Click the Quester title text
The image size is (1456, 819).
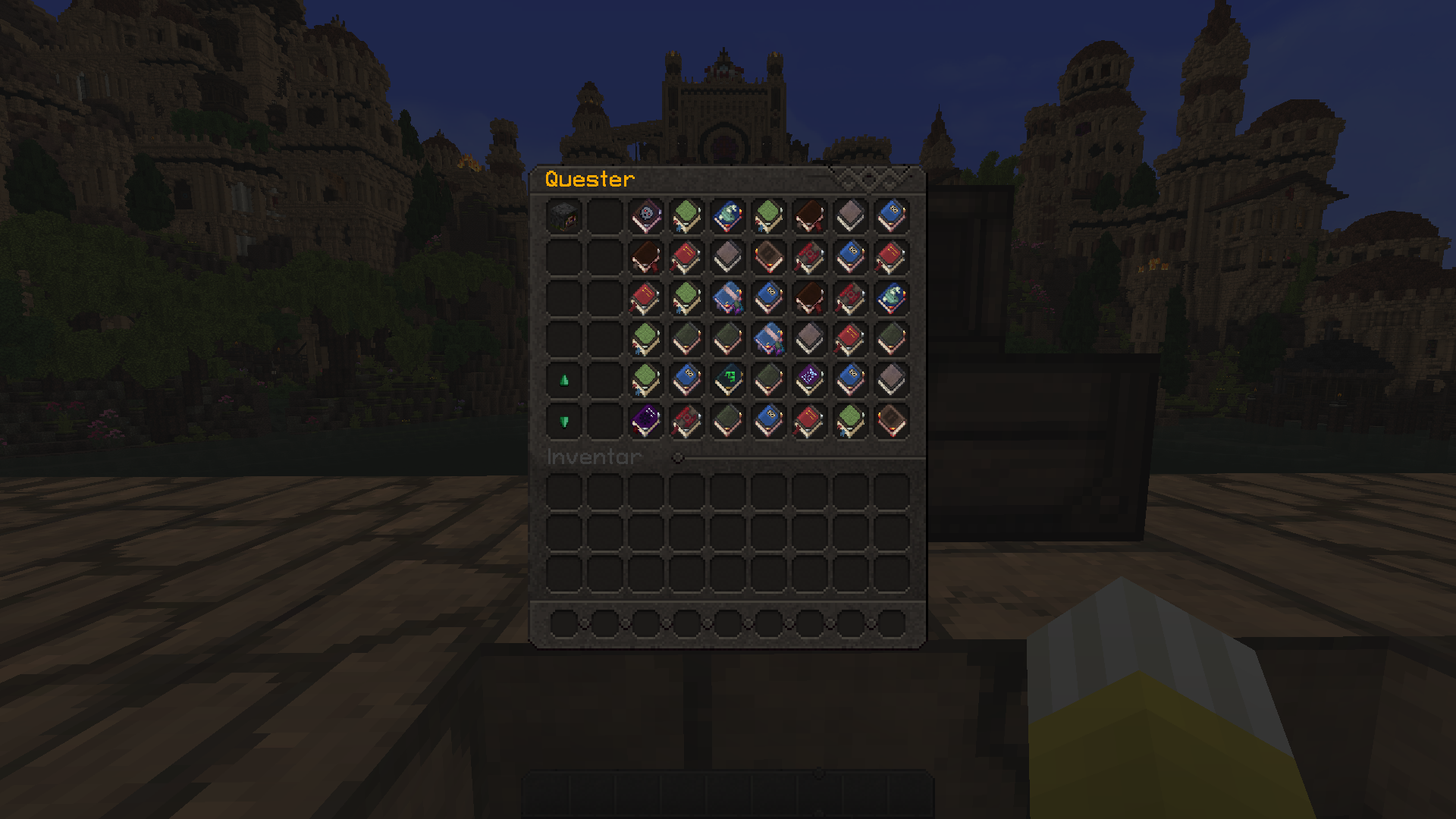point(588,180)
